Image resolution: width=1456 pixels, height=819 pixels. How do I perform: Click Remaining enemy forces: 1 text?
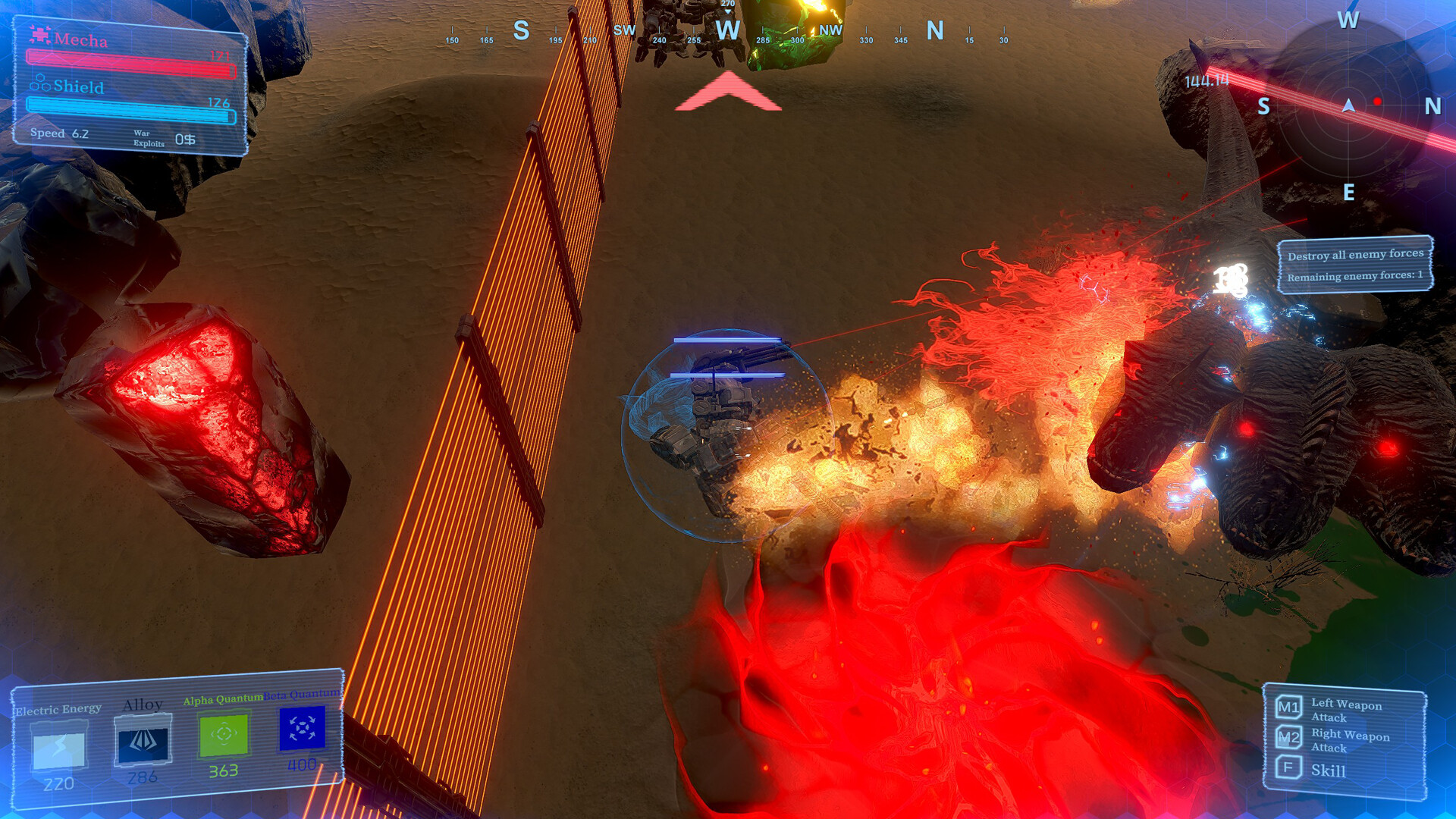point(1357,277)
